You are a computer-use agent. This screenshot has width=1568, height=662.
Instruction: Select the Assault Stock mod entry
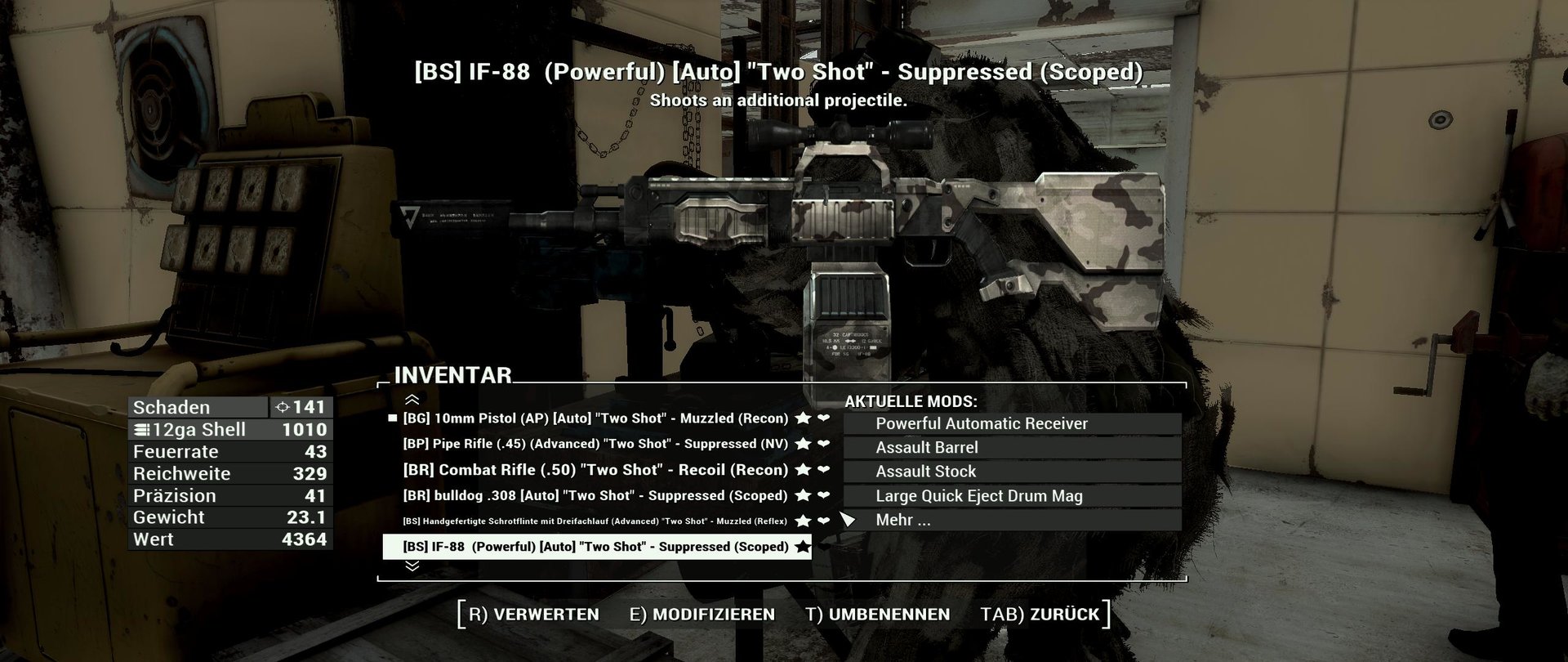click(x=926, y=472)
